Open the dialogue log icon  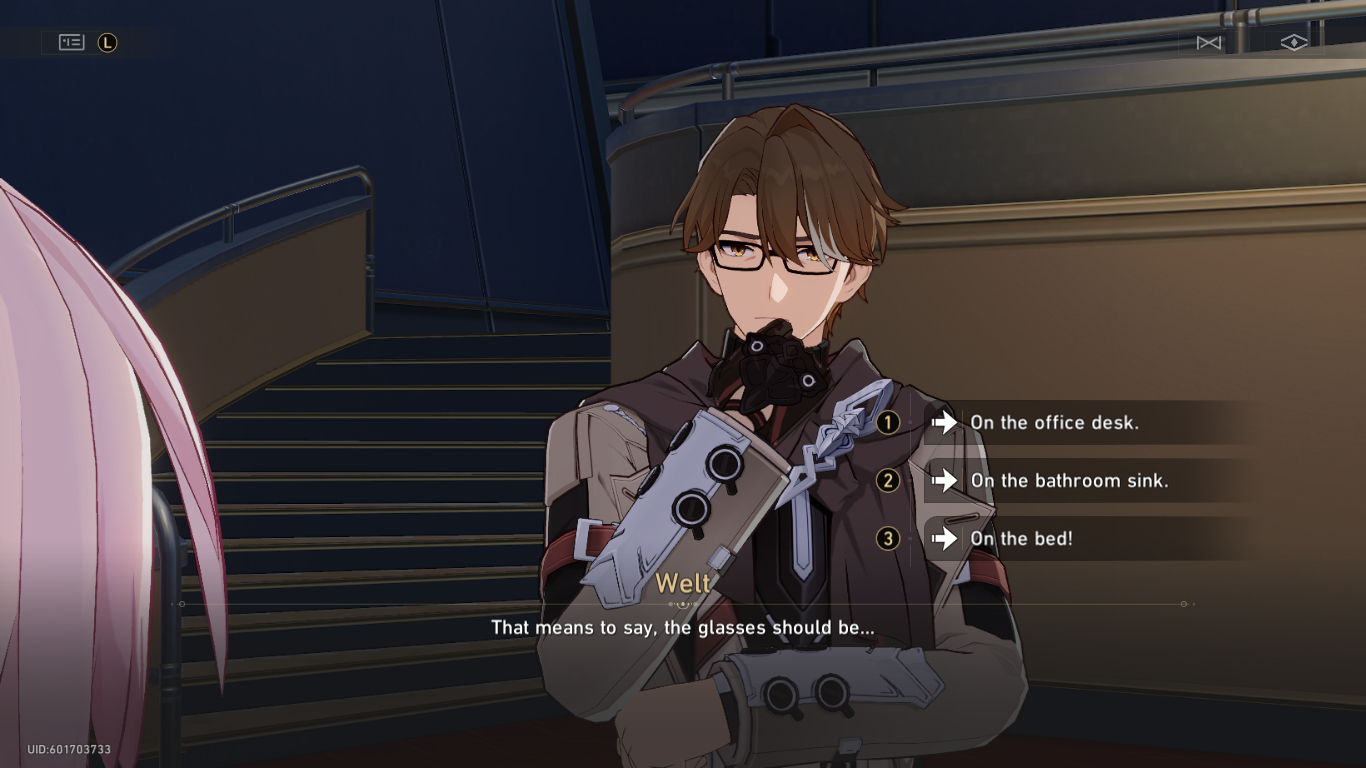coord(72,42)
